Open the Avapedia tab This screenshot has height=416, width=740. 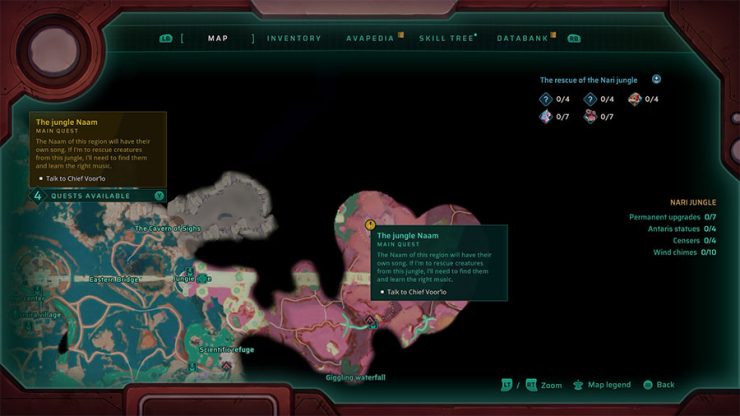click(370, 38)
